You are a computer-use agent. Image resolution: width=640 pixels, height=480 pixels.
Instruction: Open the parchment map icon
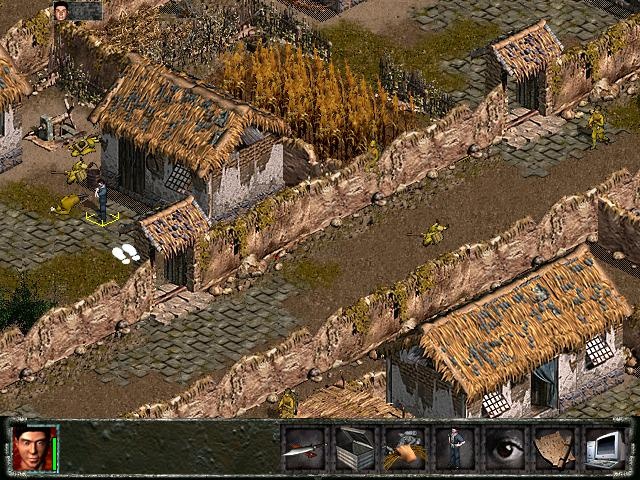[x=555, y=448]
